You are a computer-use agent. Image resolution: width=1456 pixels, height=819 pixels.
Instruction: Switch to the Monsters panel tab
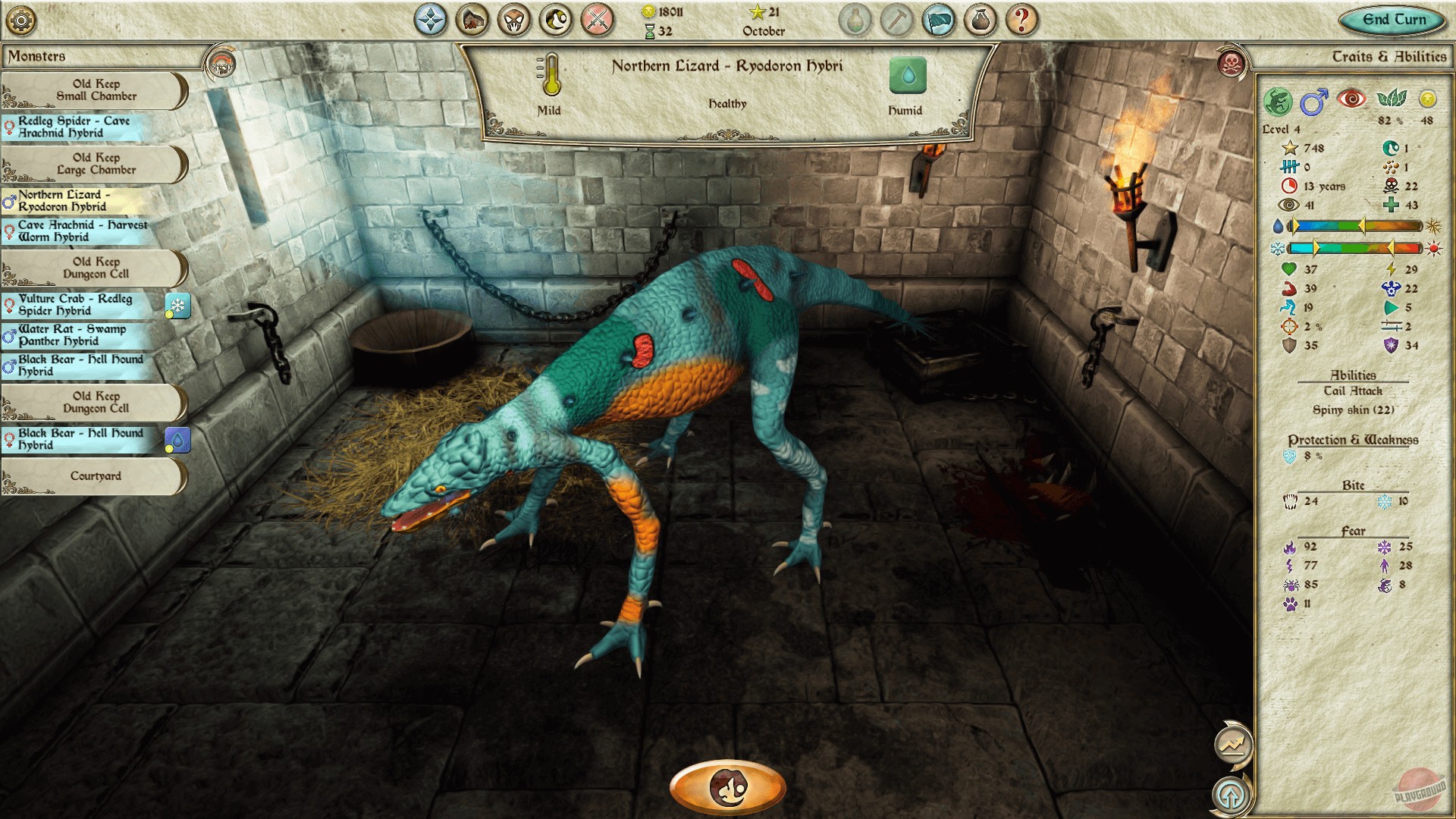coord(38,55)
